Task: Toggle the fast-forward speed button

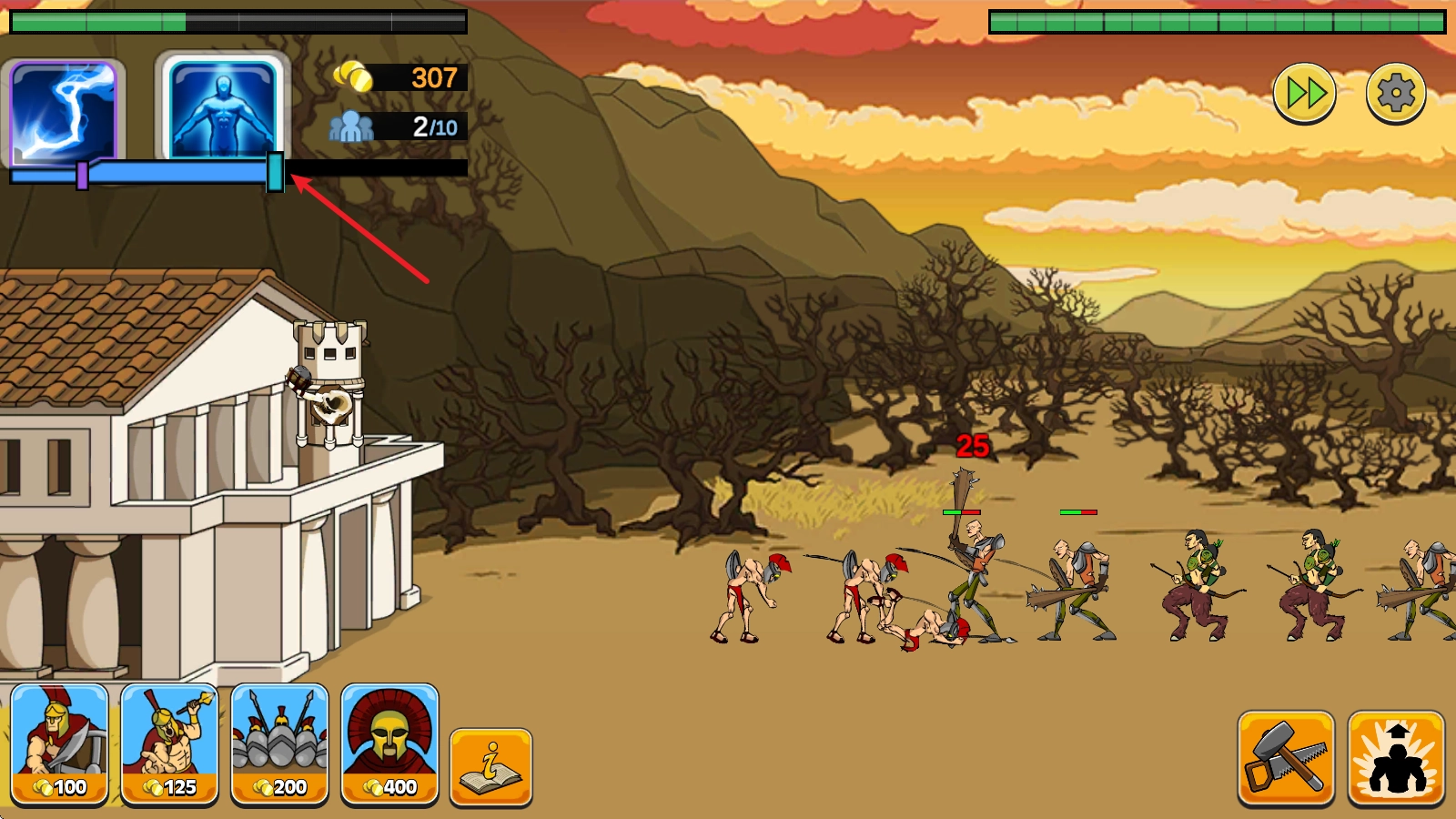Action: (x=1304, y=93)
